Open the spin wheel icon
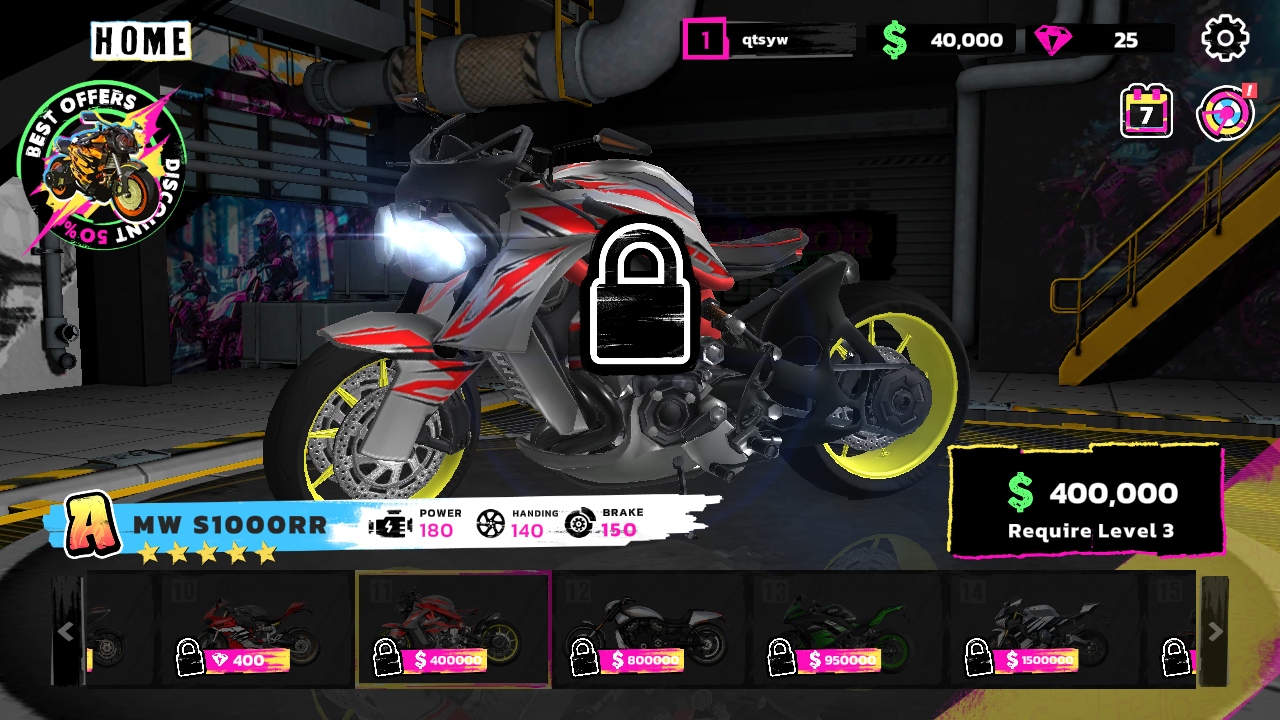 (1225, 113)
